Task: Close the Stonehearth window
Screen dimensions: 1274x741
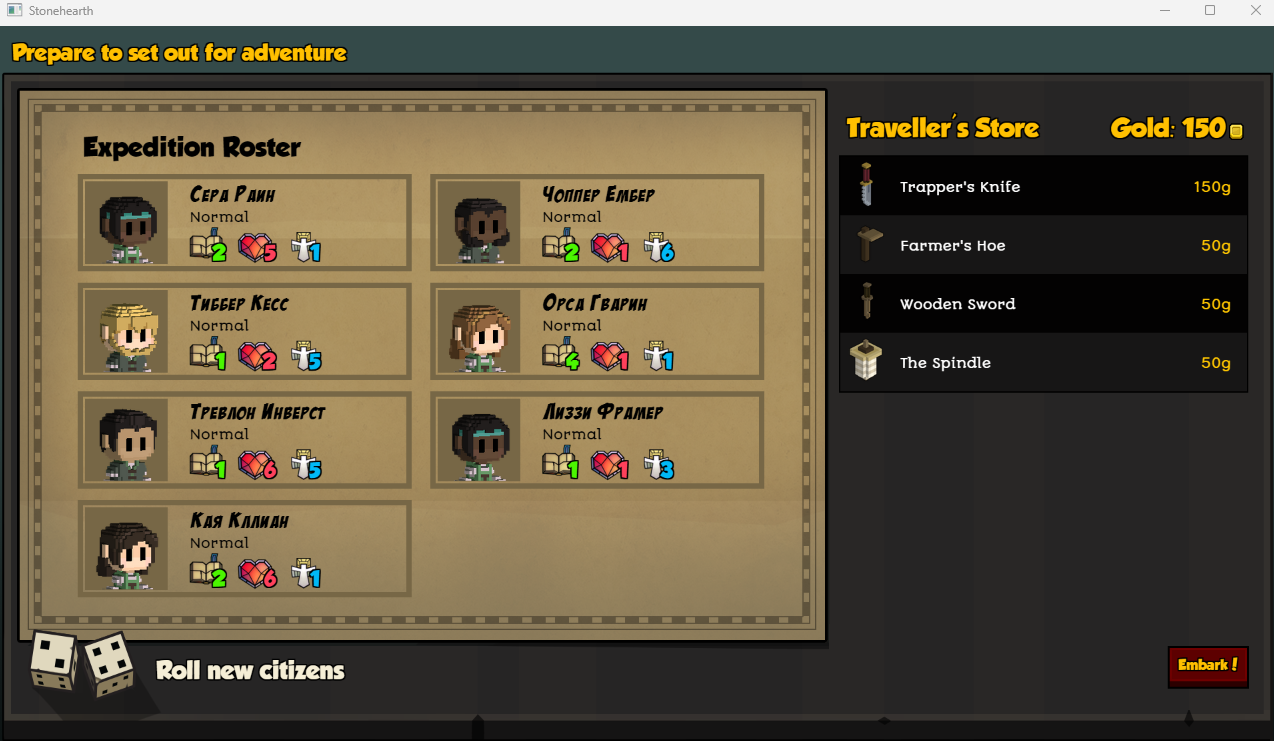Action: click(x=1255, y=10)
